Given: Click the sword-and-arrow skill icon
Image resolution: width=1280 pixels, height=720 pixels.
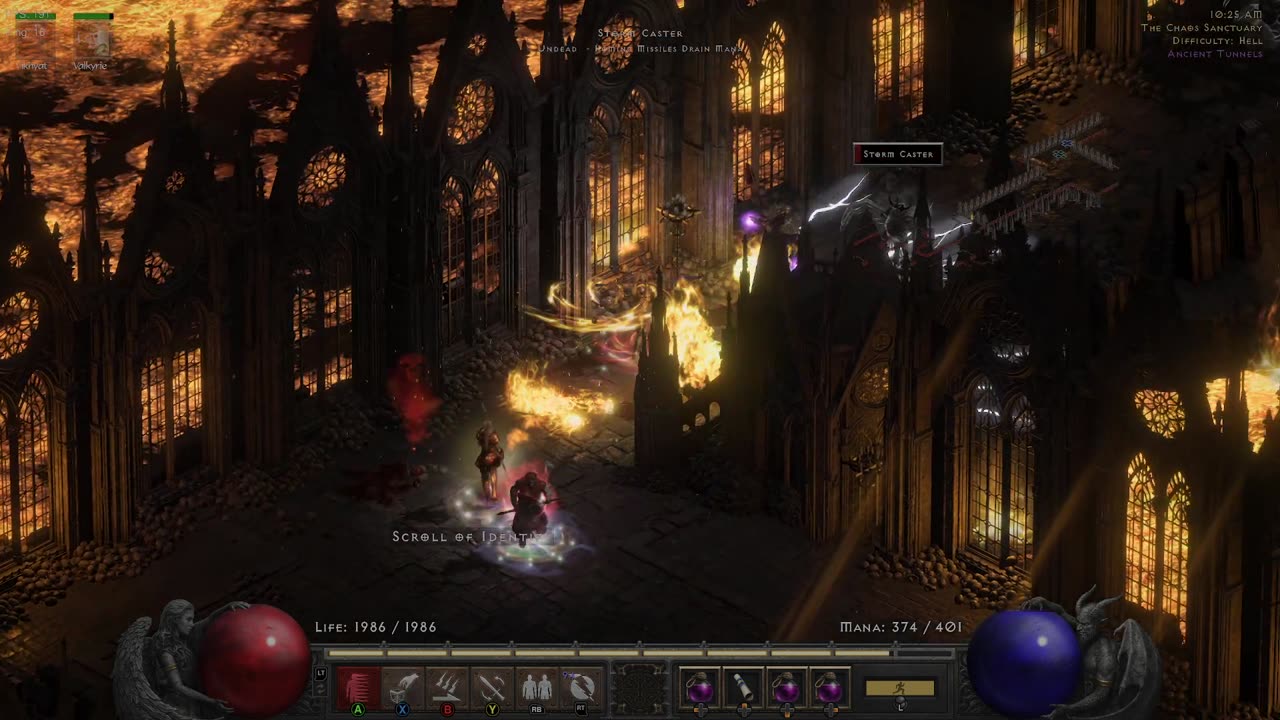Looking at the screenshot, I should click(x=492, y=687).
